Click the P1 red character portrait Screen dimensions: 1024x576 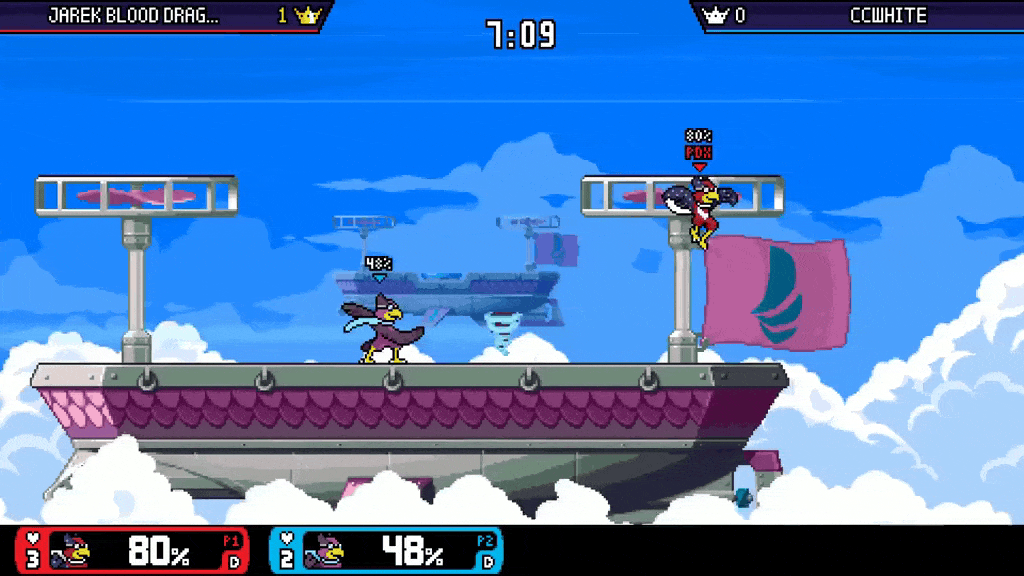click(x=72, y=550)
